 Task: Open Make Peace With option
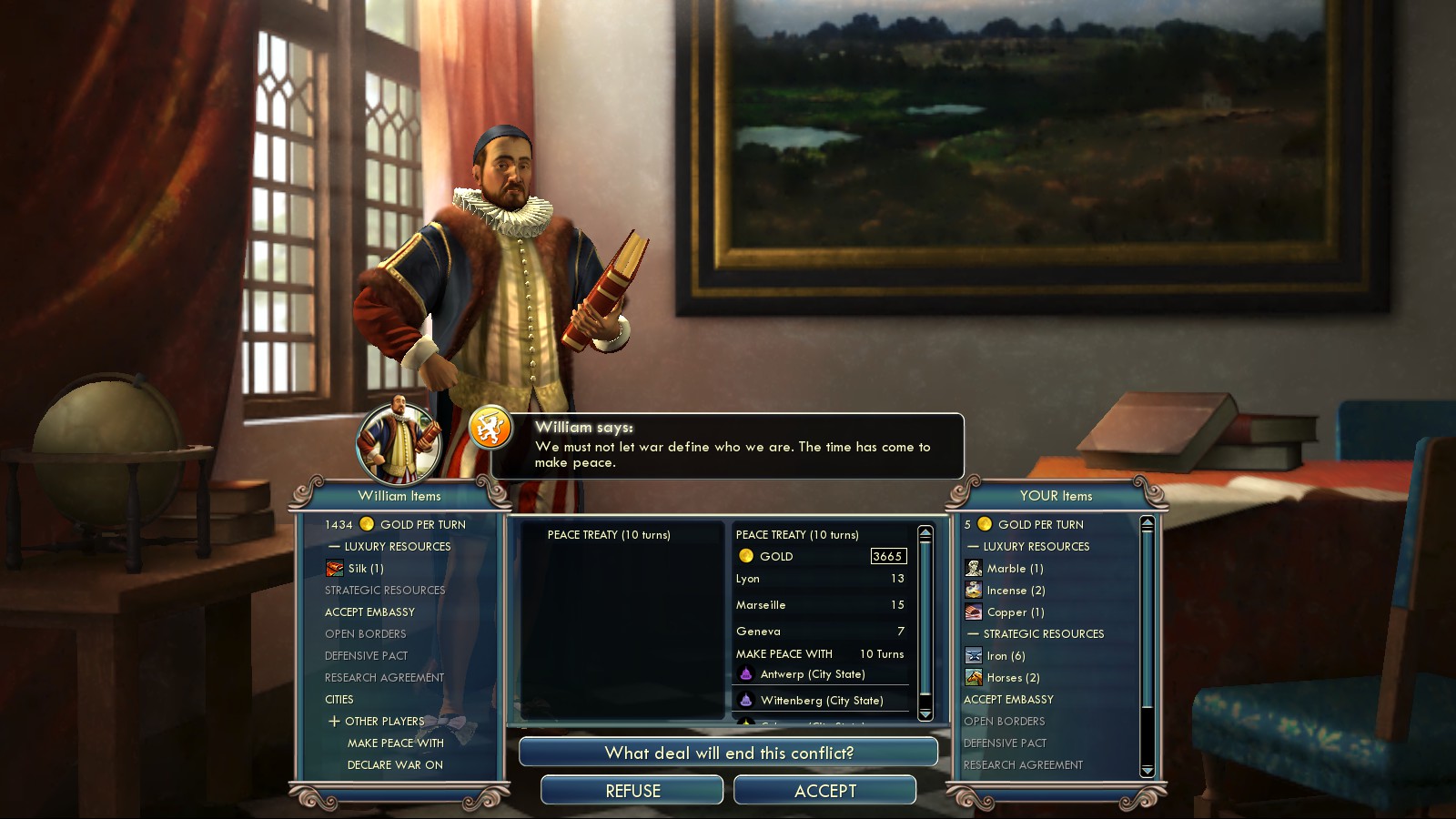point(395,743)
